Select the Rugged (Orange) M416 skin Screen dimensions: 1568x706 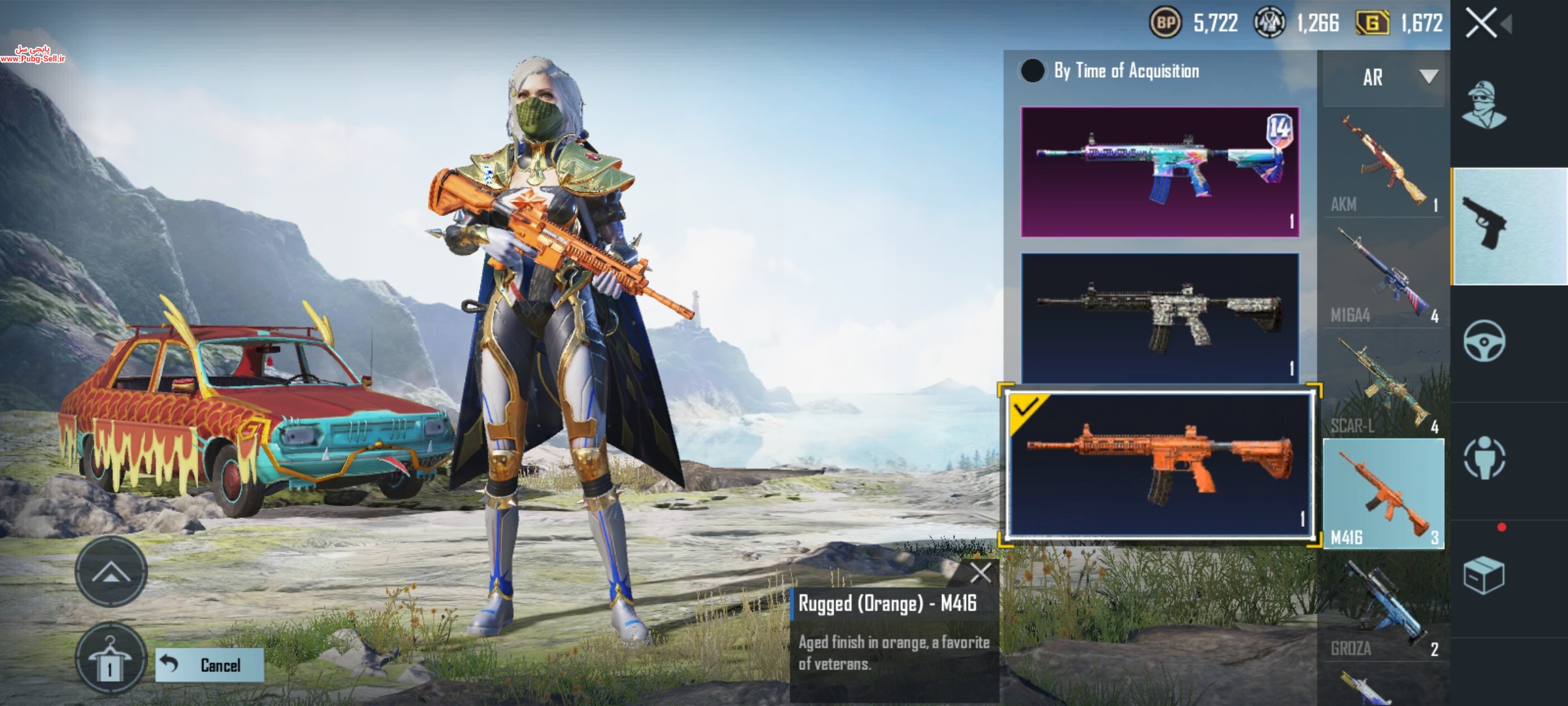pyautogui.click(x=1160, y=464)
